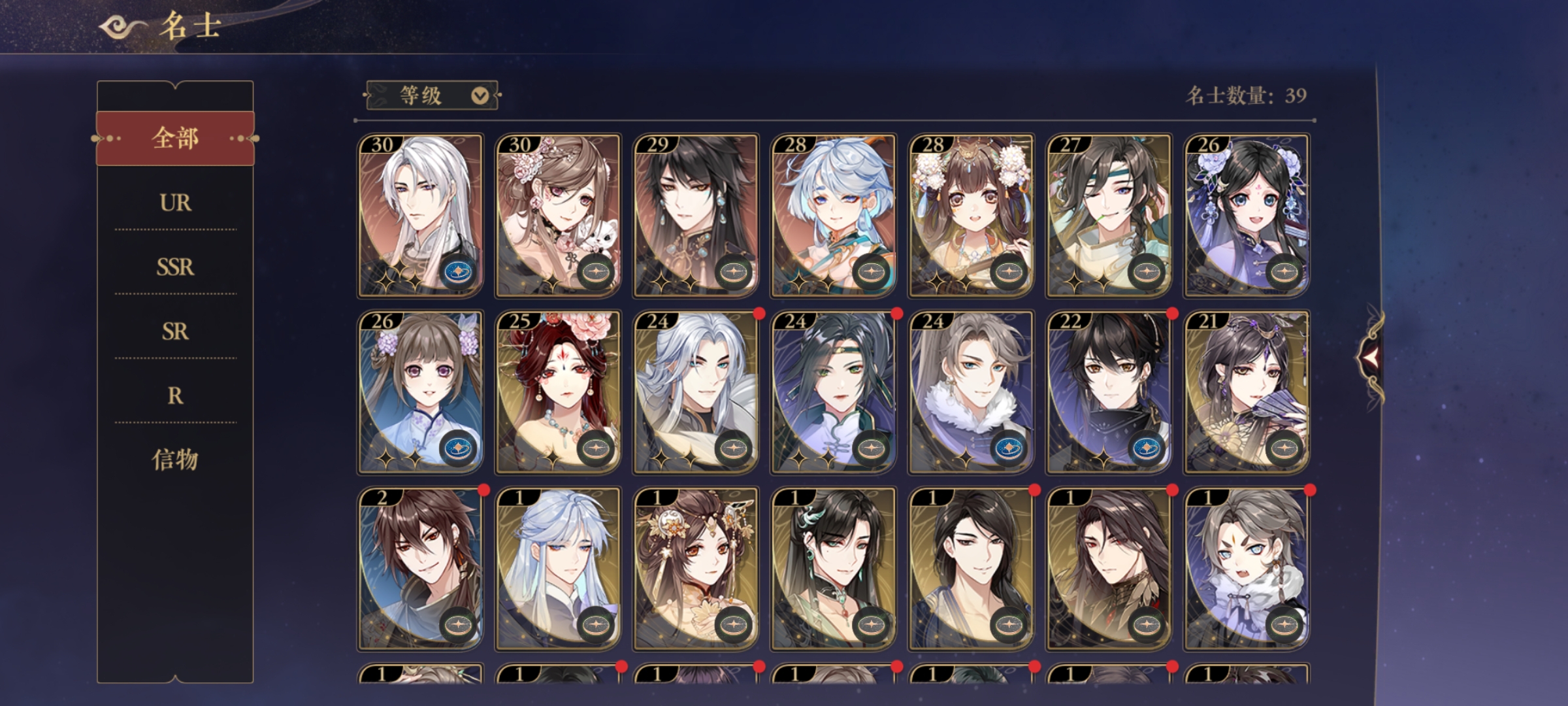The height and width of the screenshot is (706, 1568).
Task: Open the R category tab
Action: click(x=175, y=395)
